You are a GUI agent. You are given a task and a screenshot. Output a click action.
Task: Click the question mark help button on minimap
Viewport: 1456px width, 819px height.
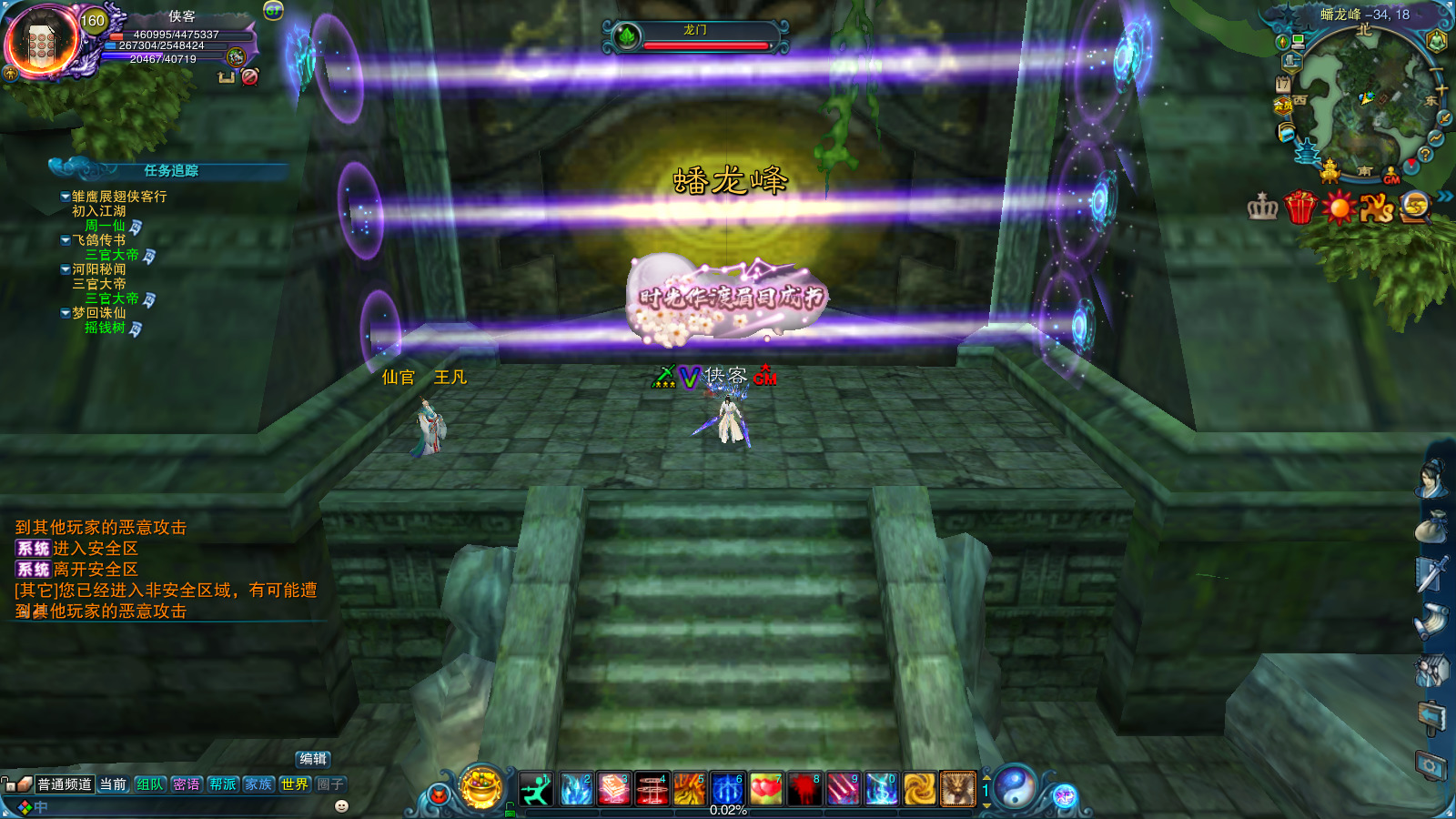[1425, 155]
